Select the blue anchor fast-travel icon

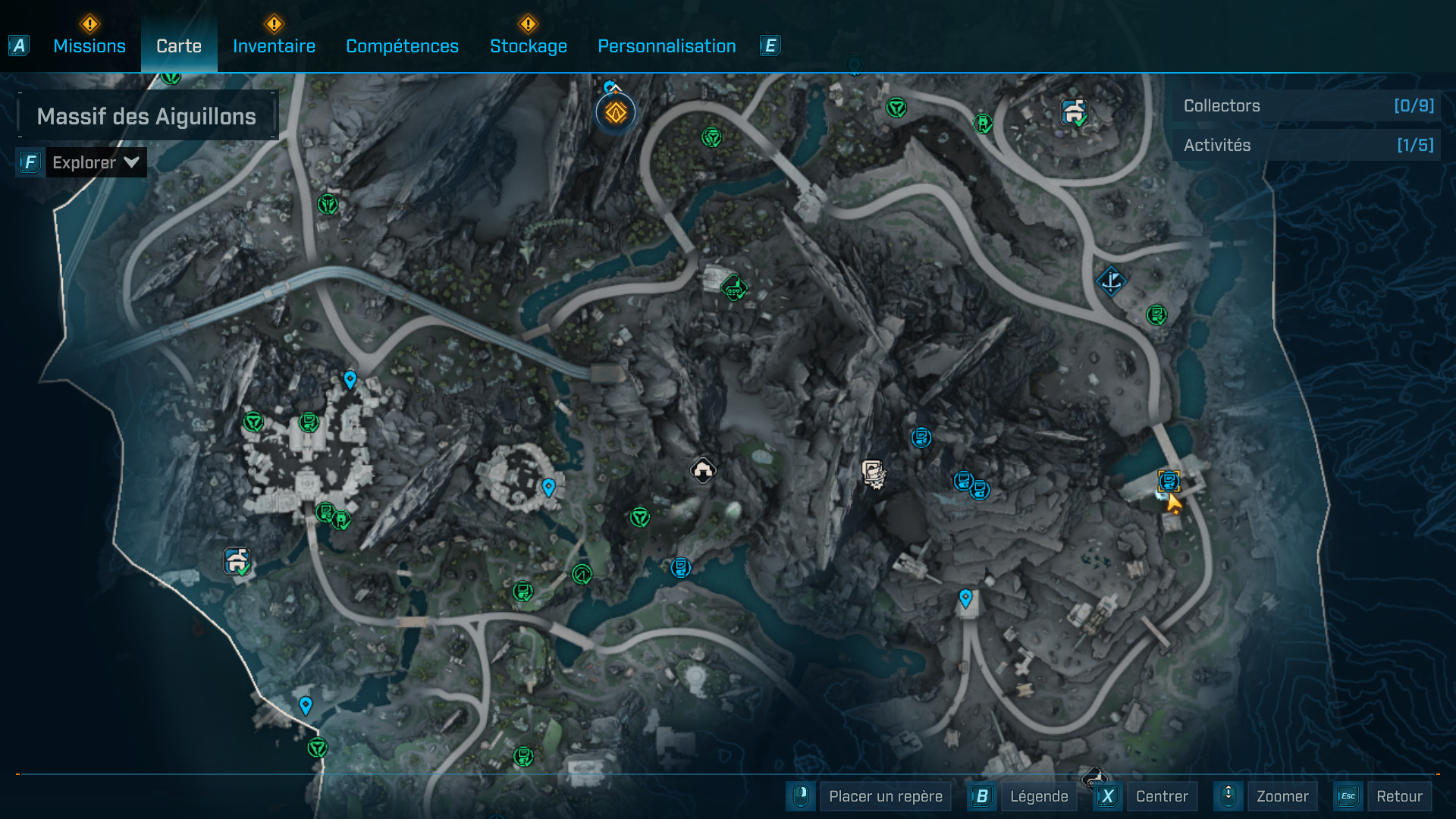click(x=1110, y=281)
